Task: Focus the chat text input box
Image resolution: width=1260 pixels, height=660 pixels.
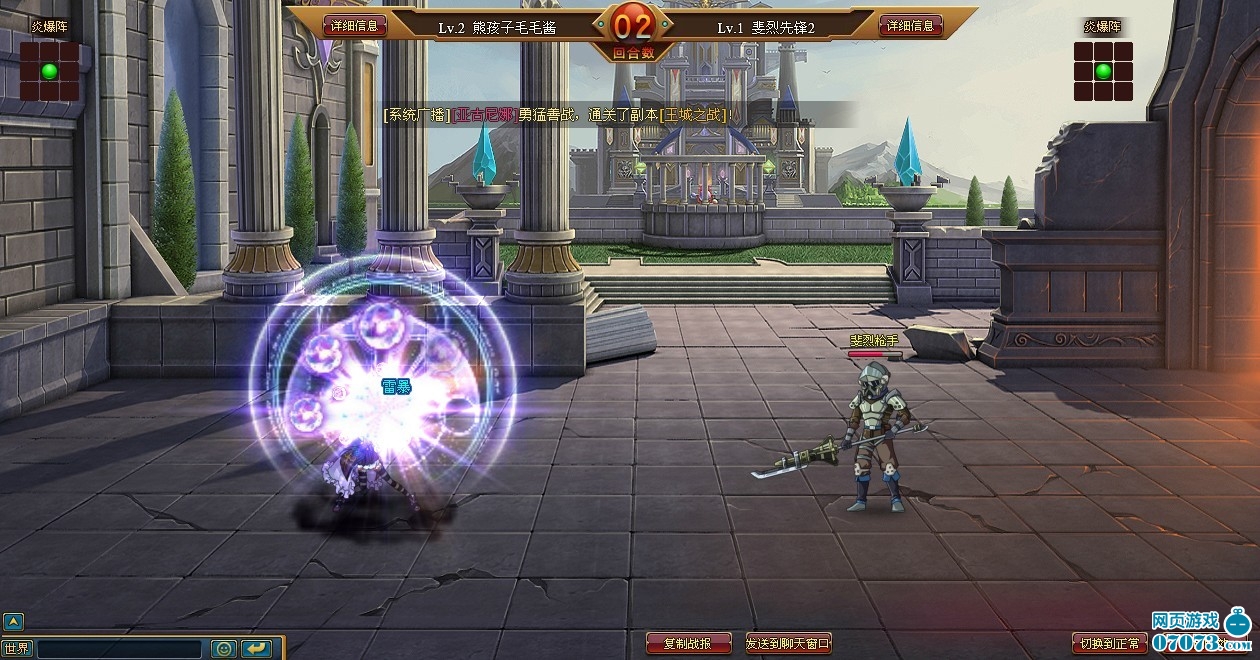Action: coord(120,649)
